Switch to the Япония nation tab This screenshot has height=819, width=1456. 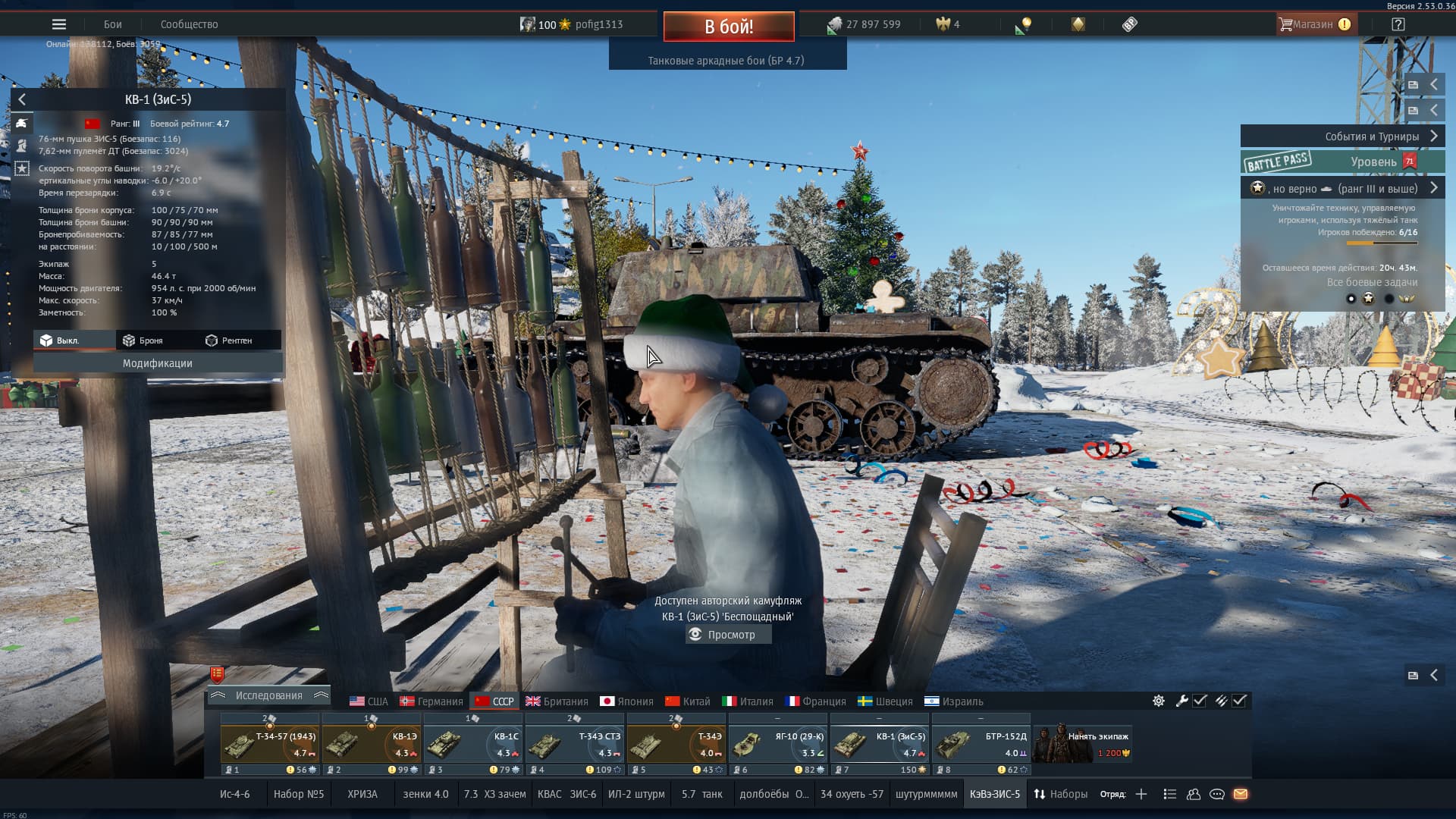626,701
